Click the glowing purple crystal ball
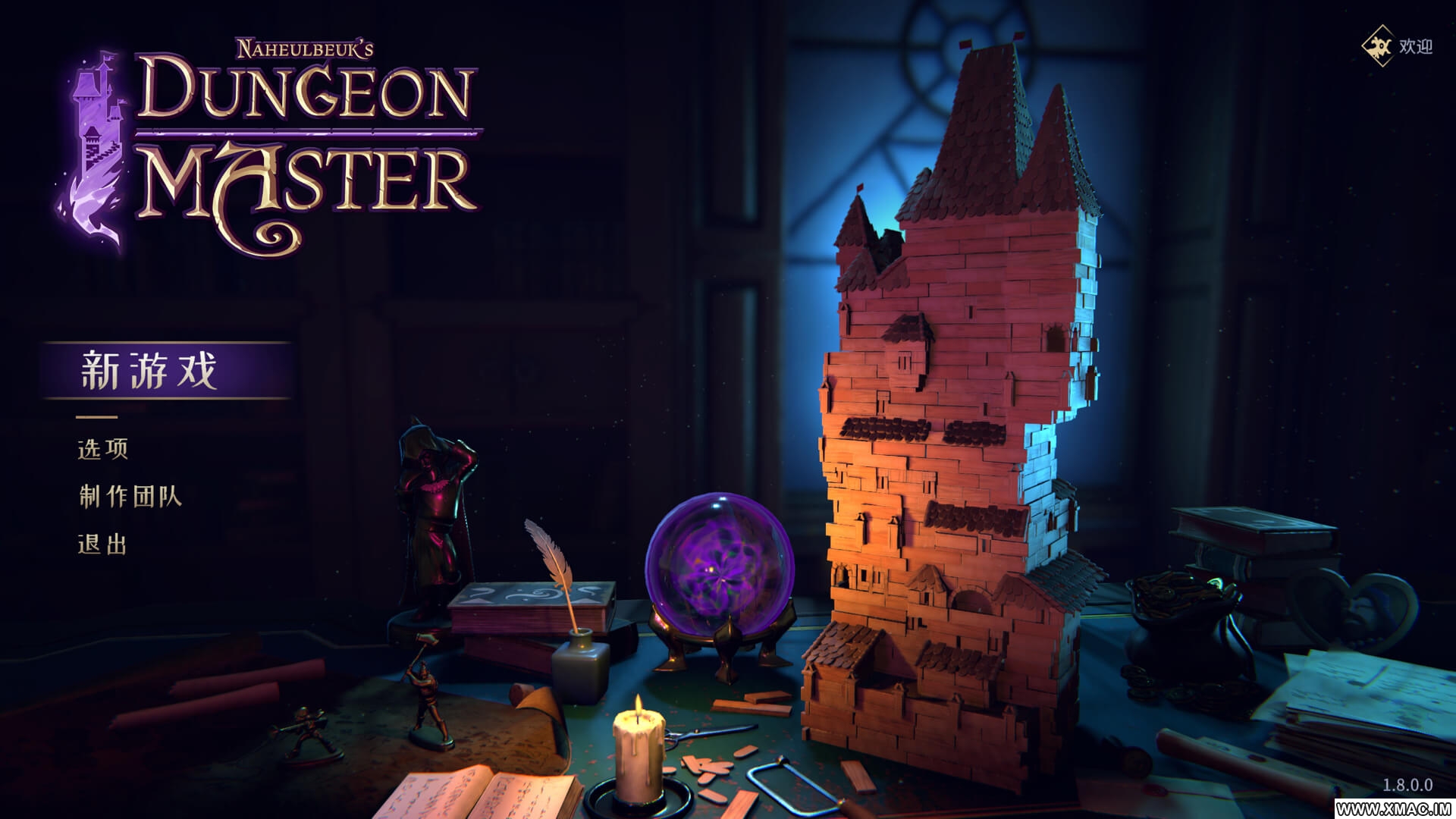The height and width of the screenshot is (819, 1456). click(x=719, y=565)
